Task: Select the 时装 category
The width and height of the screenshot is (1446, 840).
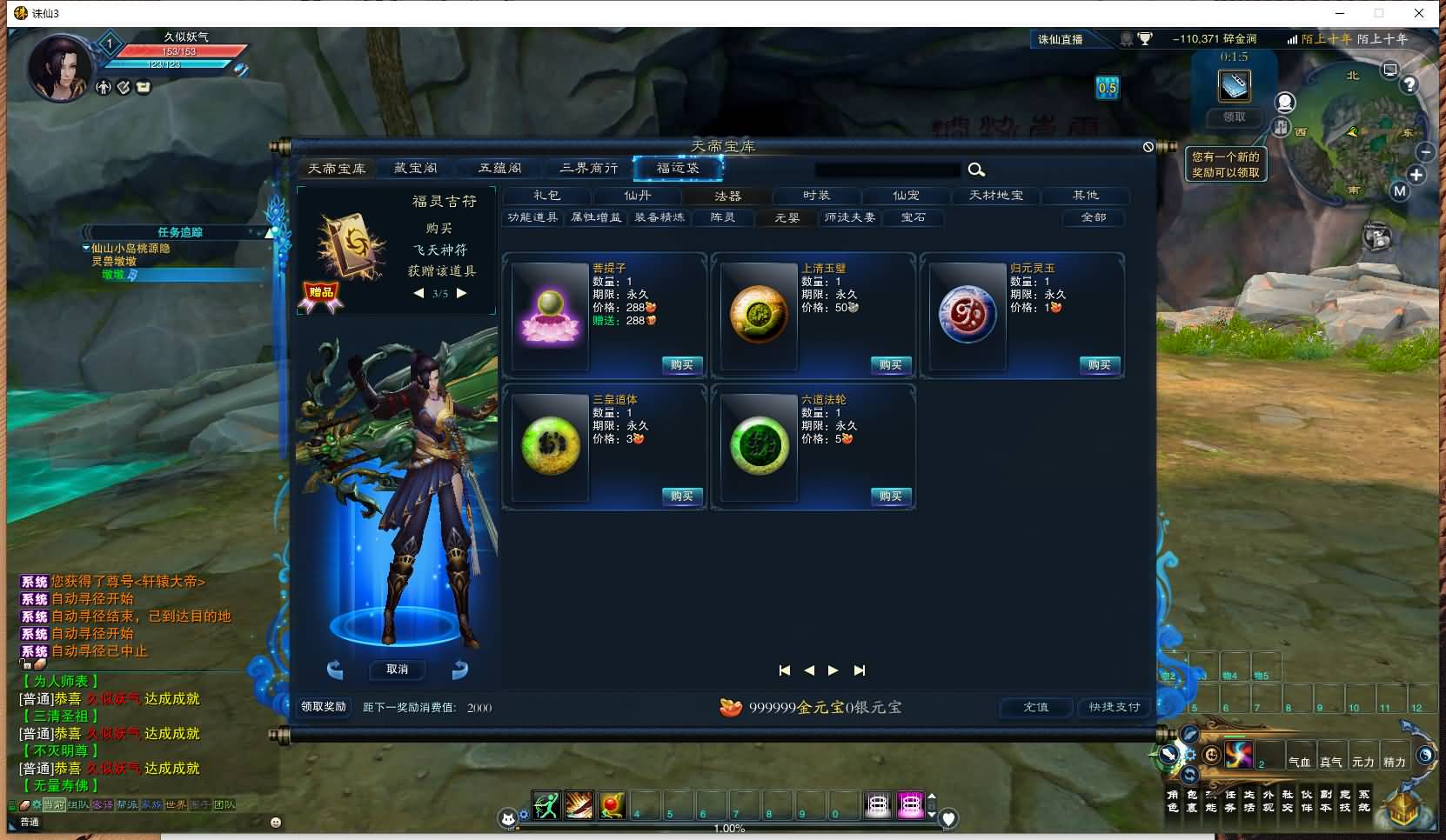Action: [x=816, y=196]
